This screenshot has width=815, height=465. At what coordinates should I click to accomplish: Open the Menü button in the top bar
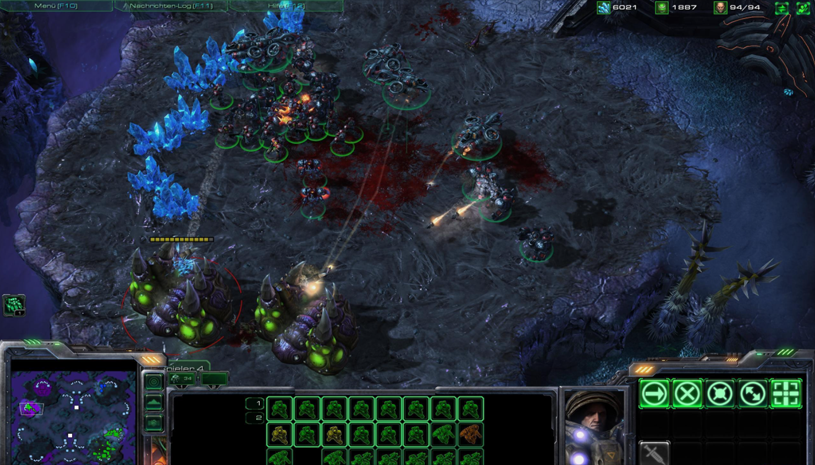55,6
